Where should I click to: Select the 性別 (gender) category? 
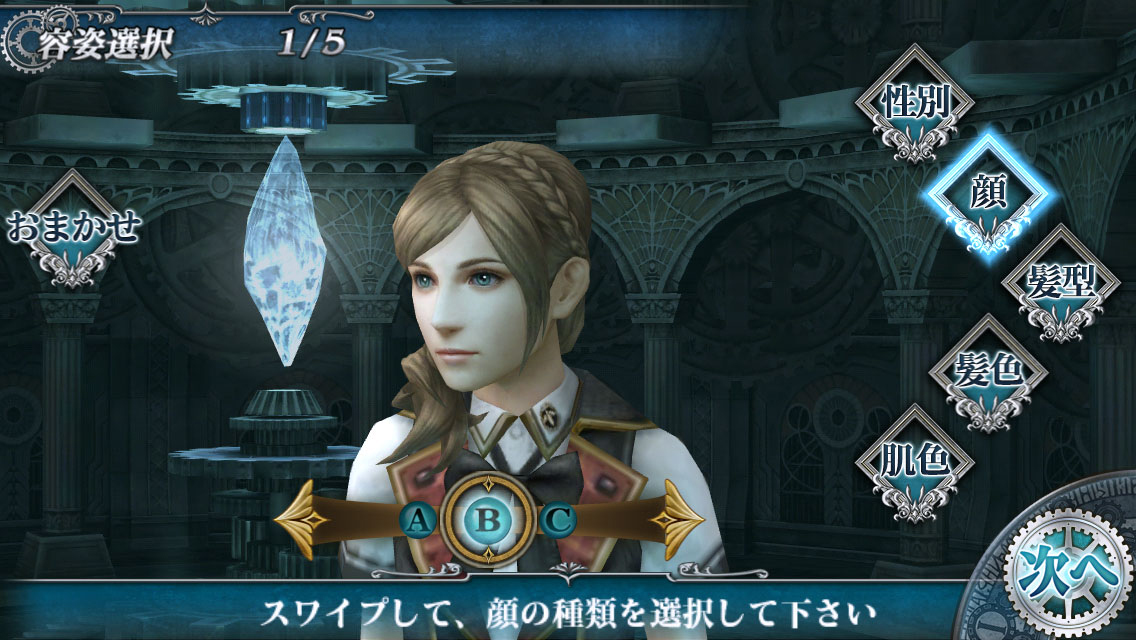913,103
